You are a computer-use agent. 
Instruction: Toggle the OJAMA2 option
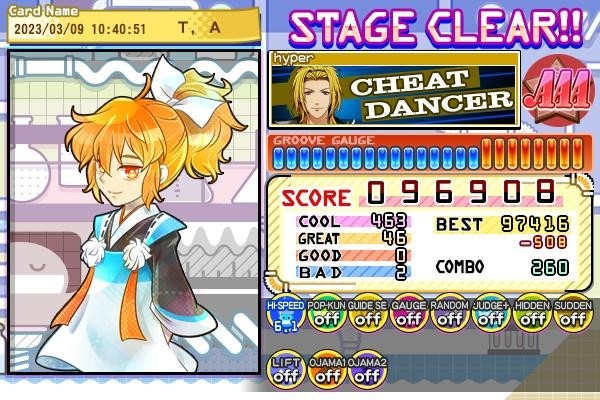[x=367, y=370]
